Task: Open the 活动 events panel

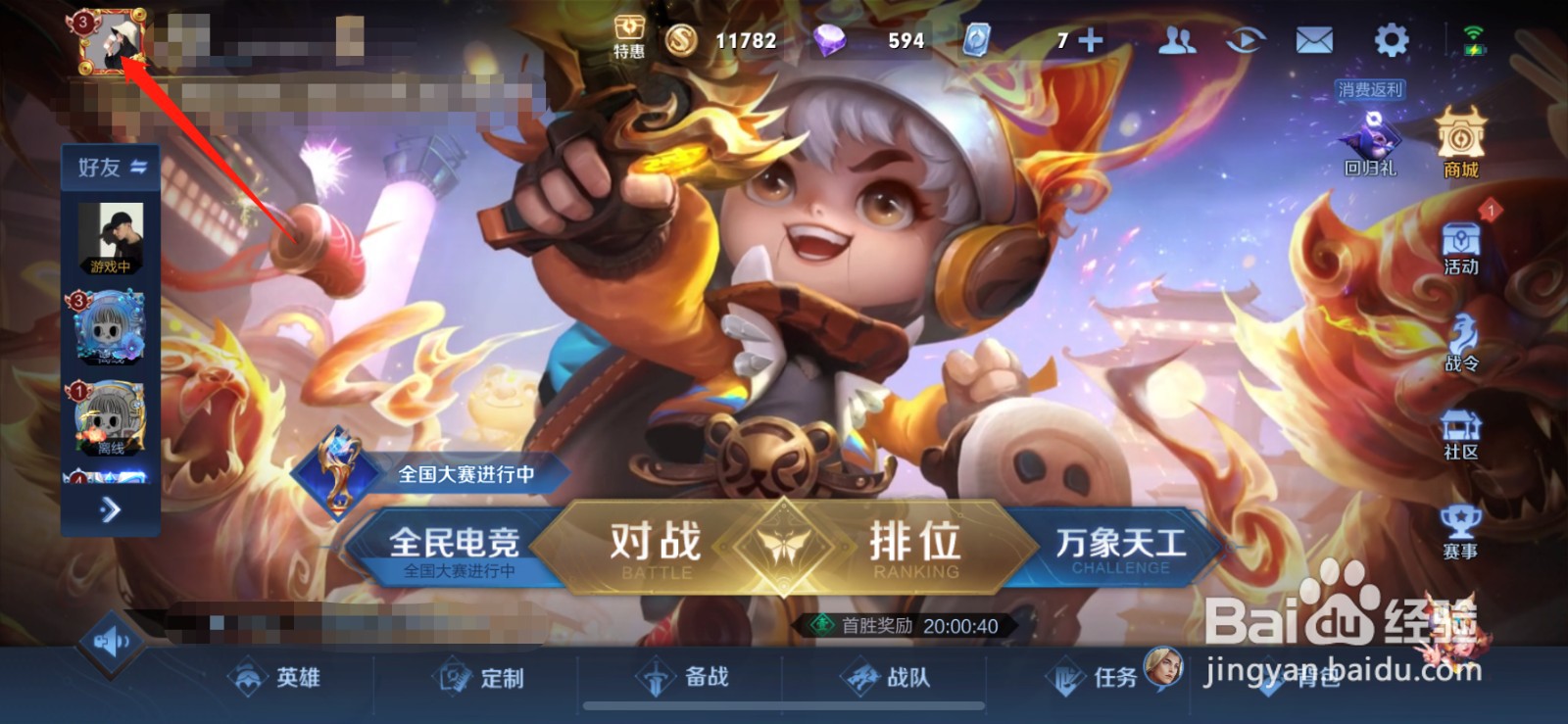Action: (1459, 245)
